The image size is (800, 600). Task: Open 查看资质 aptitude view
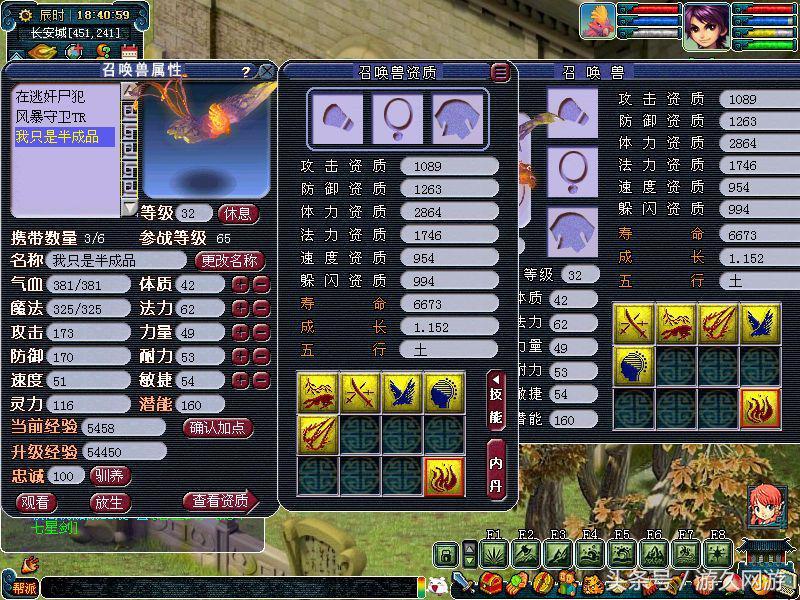[x=220, y=501]
